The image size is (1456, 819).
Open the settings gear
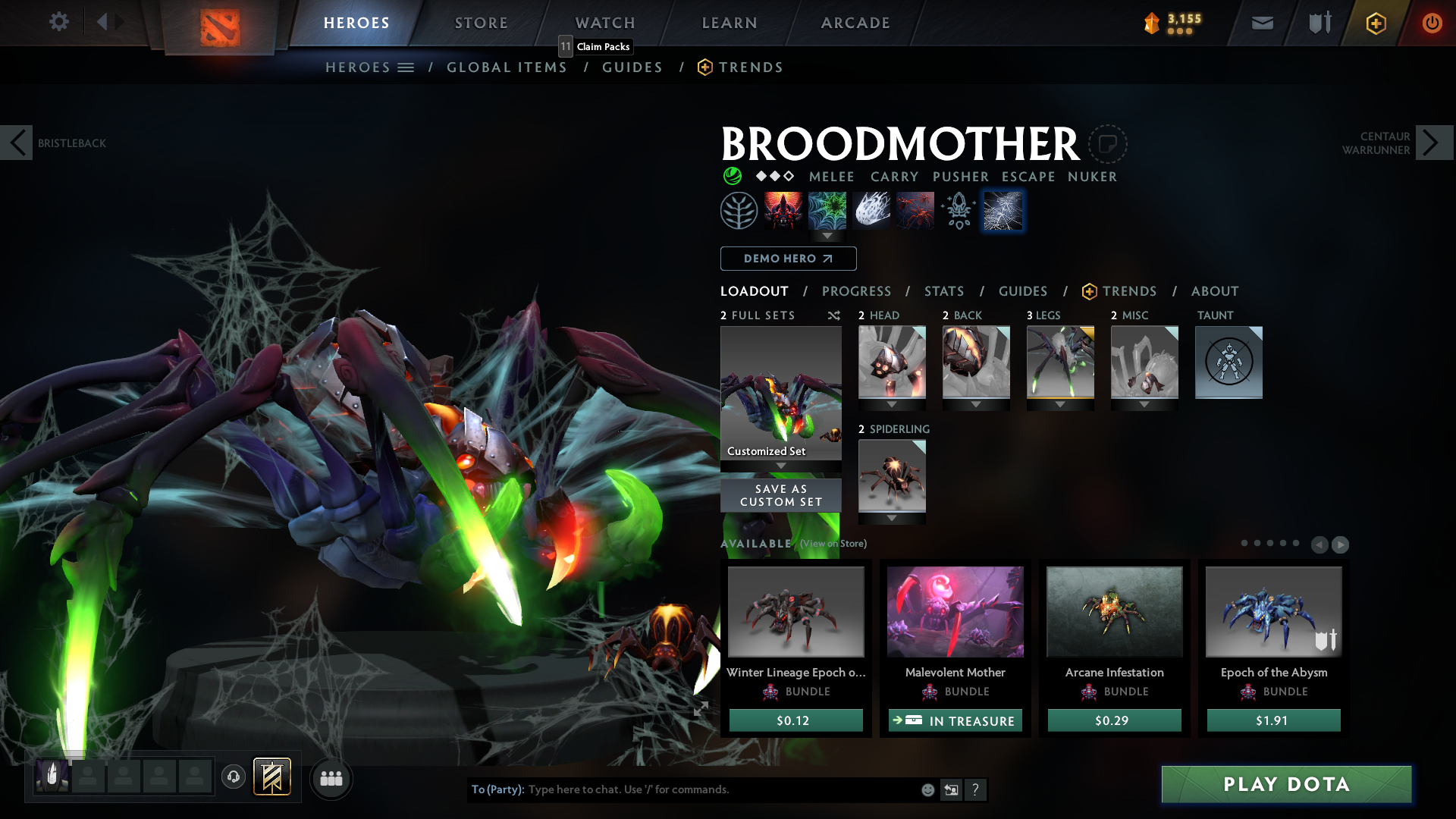pyautogui.click(x=58, y=22)
